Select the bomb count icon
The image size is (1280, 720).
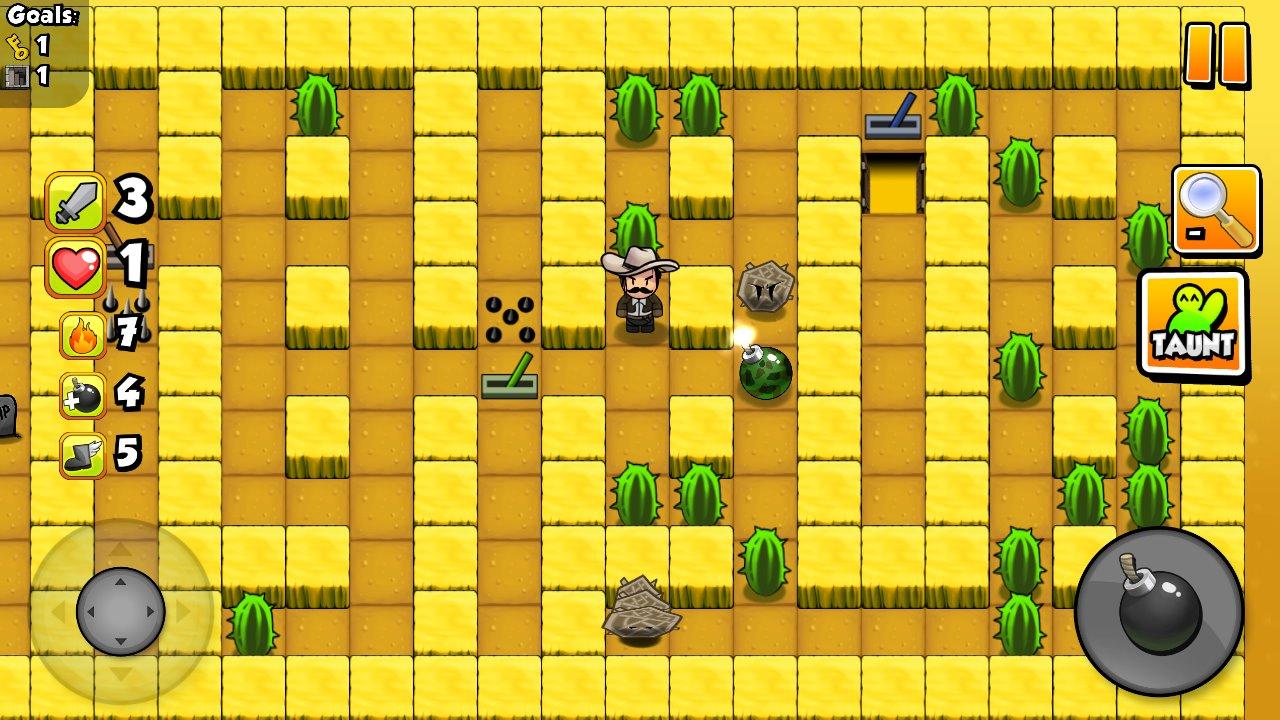[x=82, y=394]
